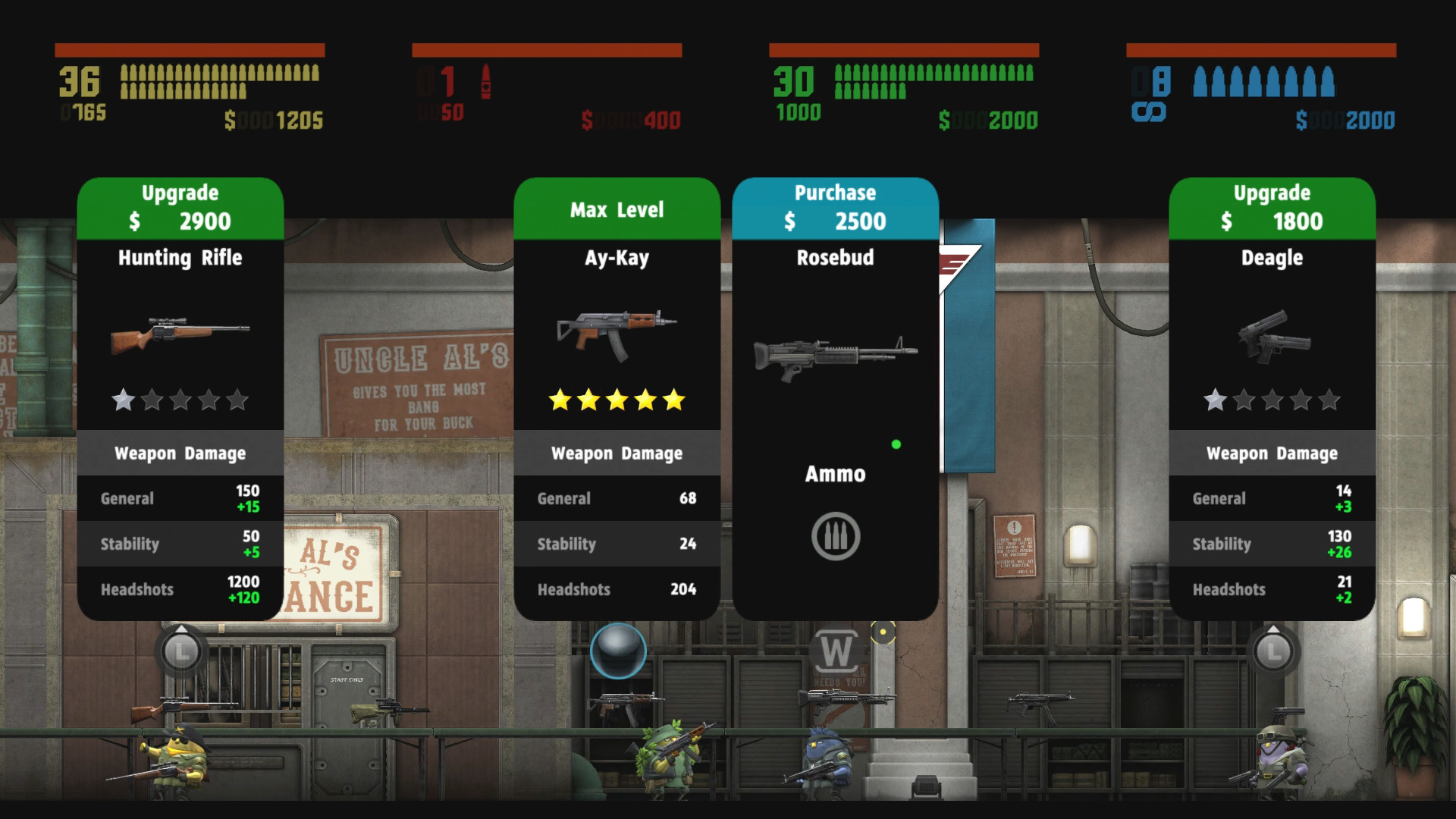Screen dimensions: 1456x819
Task: Click the L stick icon on the far right
Action: (1272, 651)
